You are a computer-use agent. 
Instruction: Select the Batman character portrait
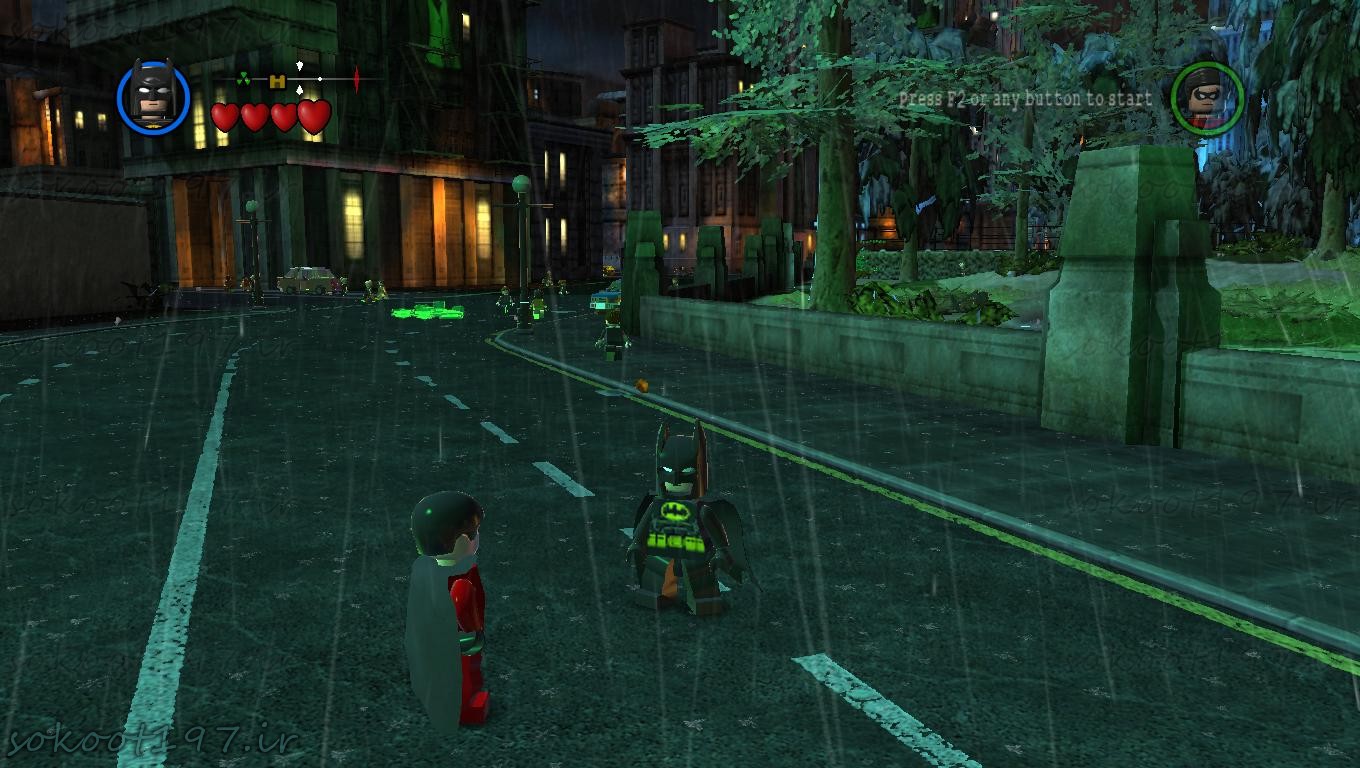(x=153, y=97)
